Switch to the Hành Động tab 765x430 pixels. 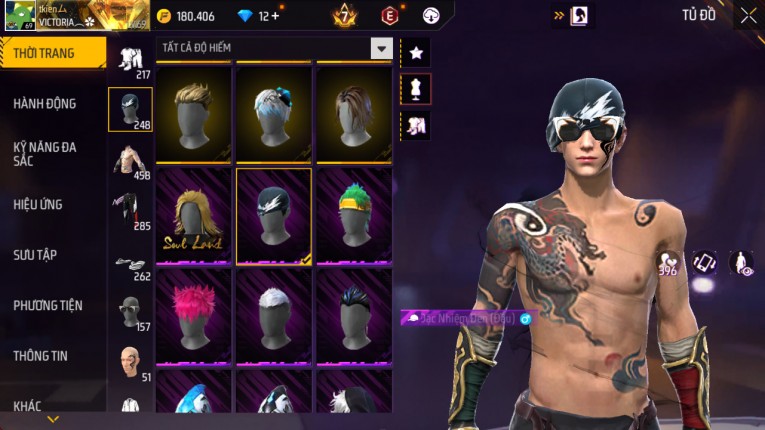(x=45, y=103)
